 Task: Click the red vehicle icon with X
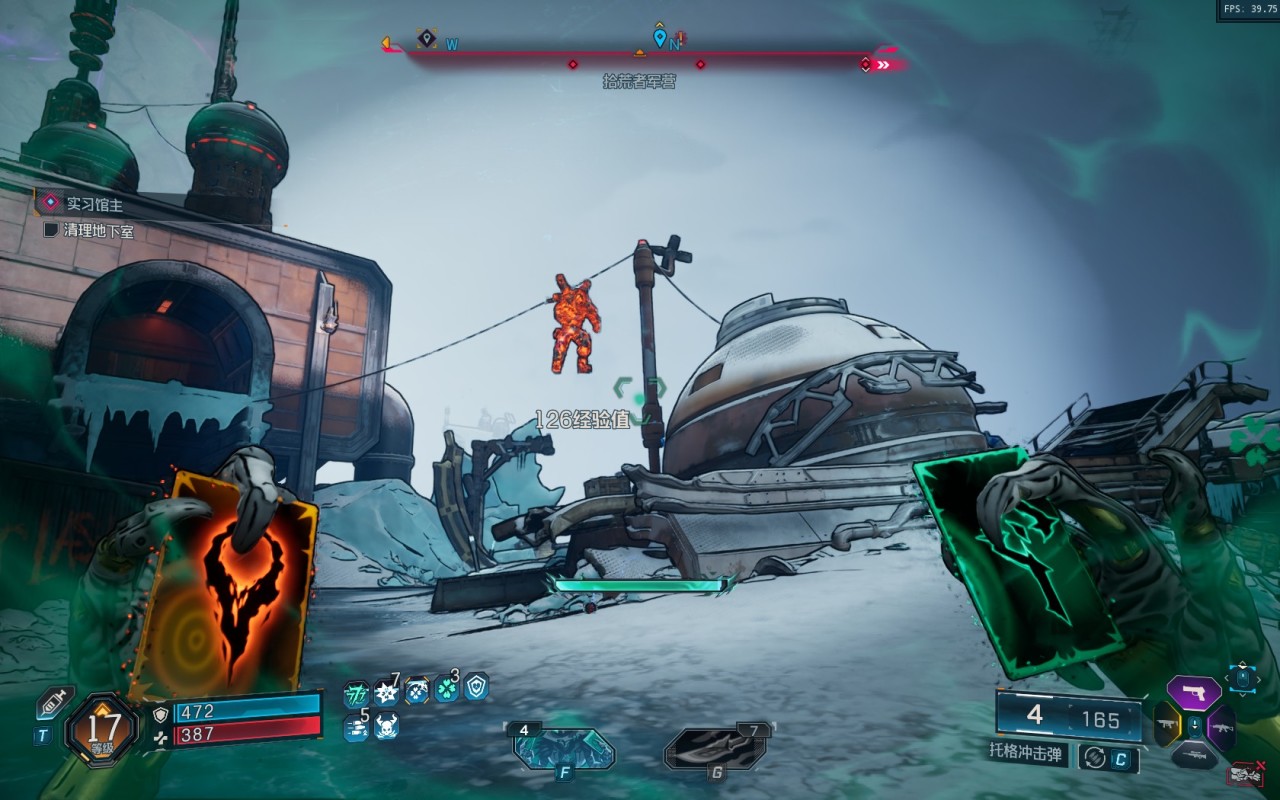1245,773
